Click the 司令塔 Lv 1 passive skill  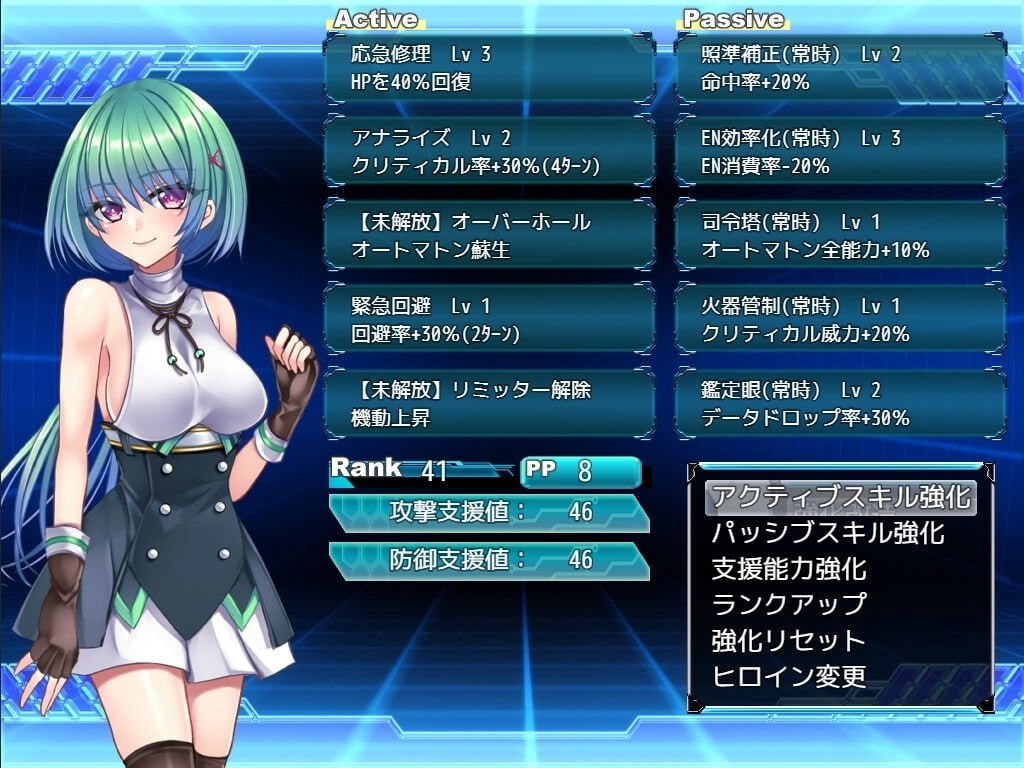click(x=840, y=236)
